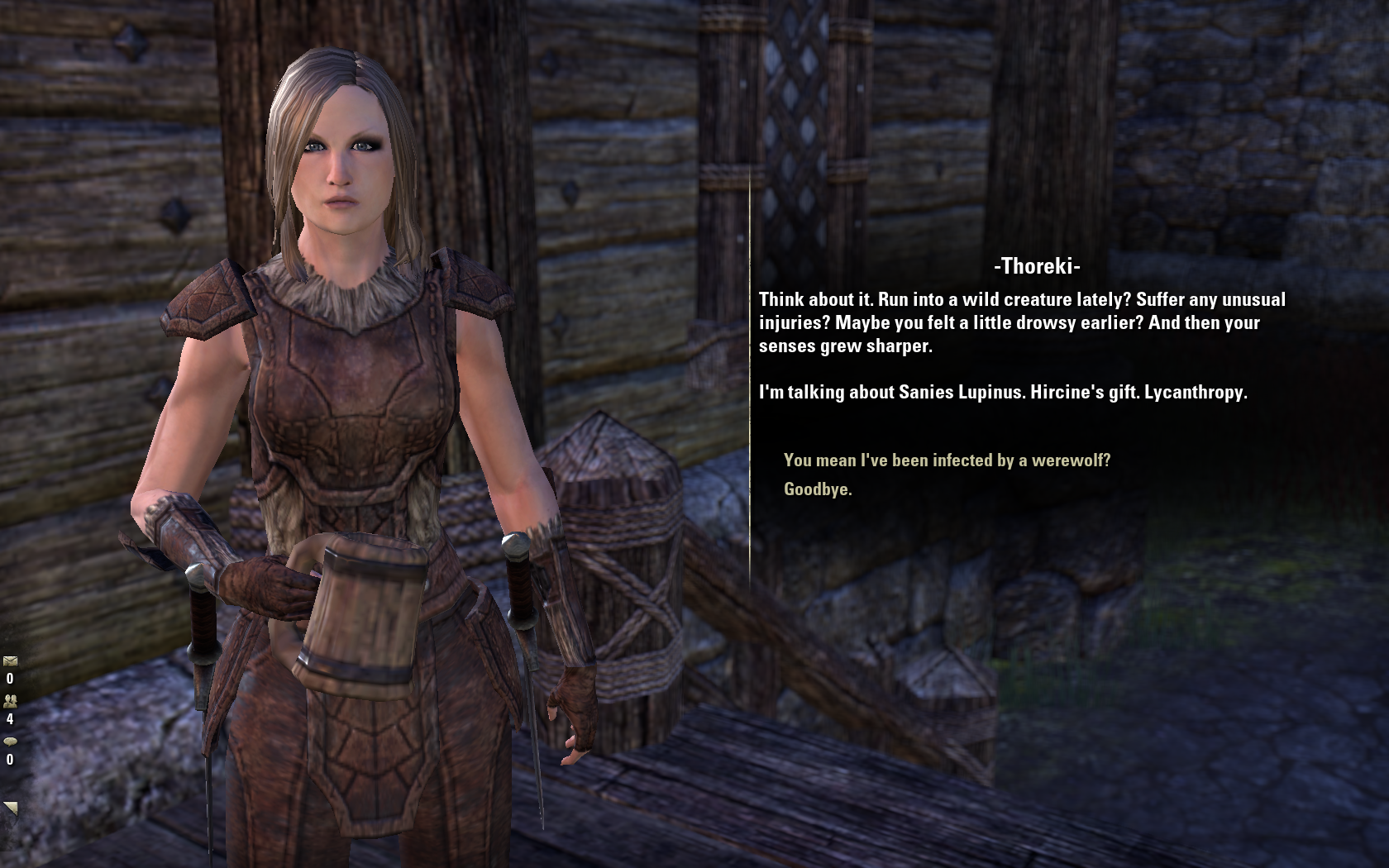Screen dimensions: 1389x868
Task: Click the chat speech bubble icon
Action: [10, 742]
